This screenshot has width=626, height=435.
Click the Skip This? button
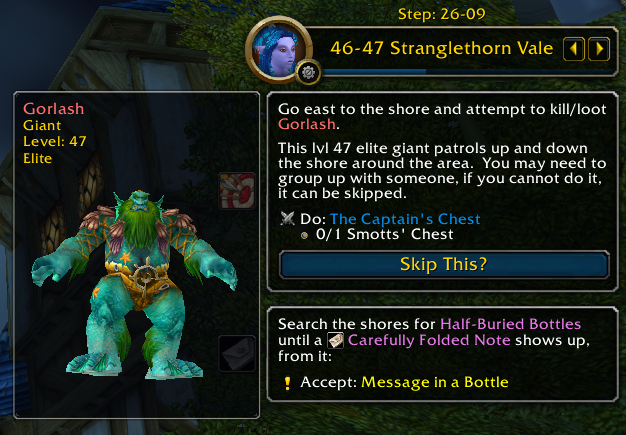click(x=444, y=265)
